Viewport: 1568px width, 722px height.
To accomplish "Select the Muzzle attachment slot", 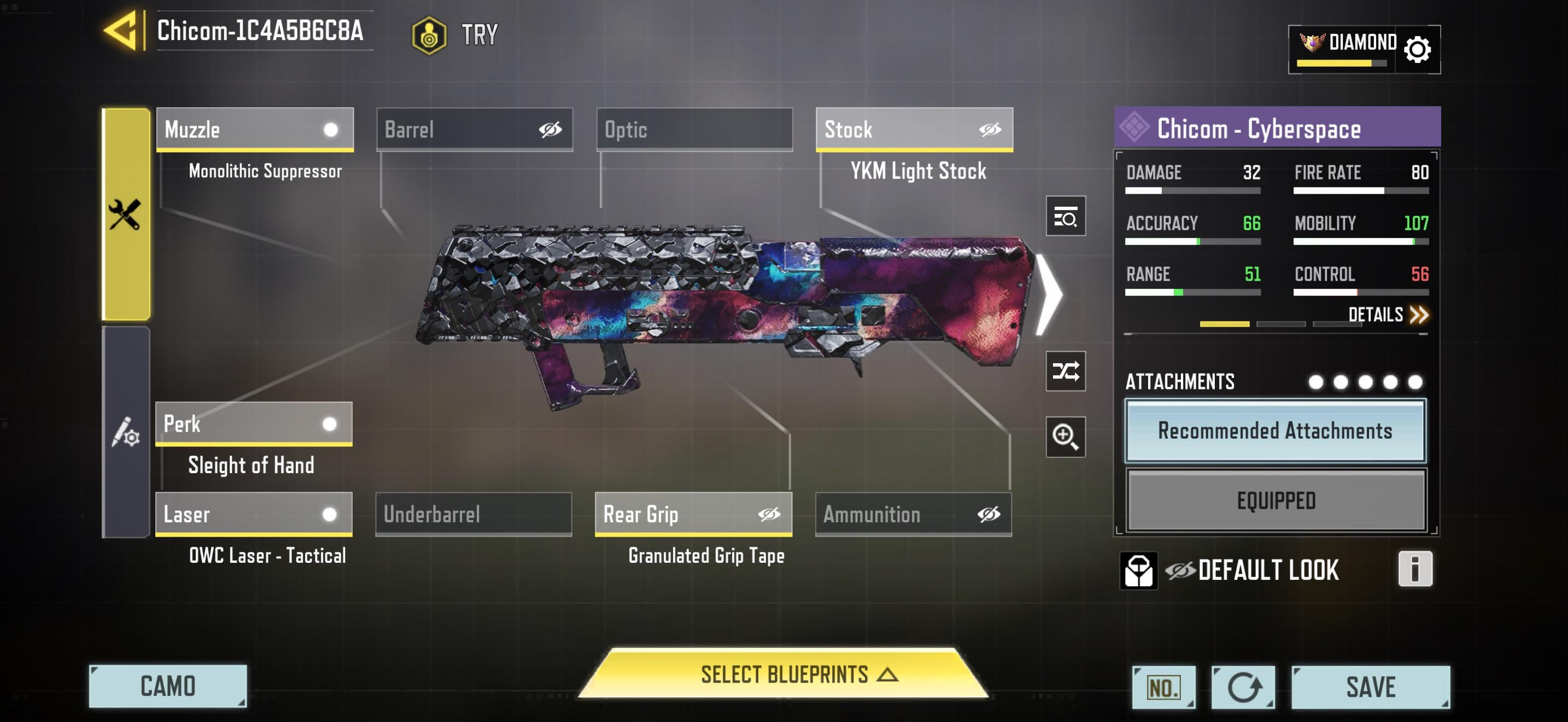I will (254, 129).
